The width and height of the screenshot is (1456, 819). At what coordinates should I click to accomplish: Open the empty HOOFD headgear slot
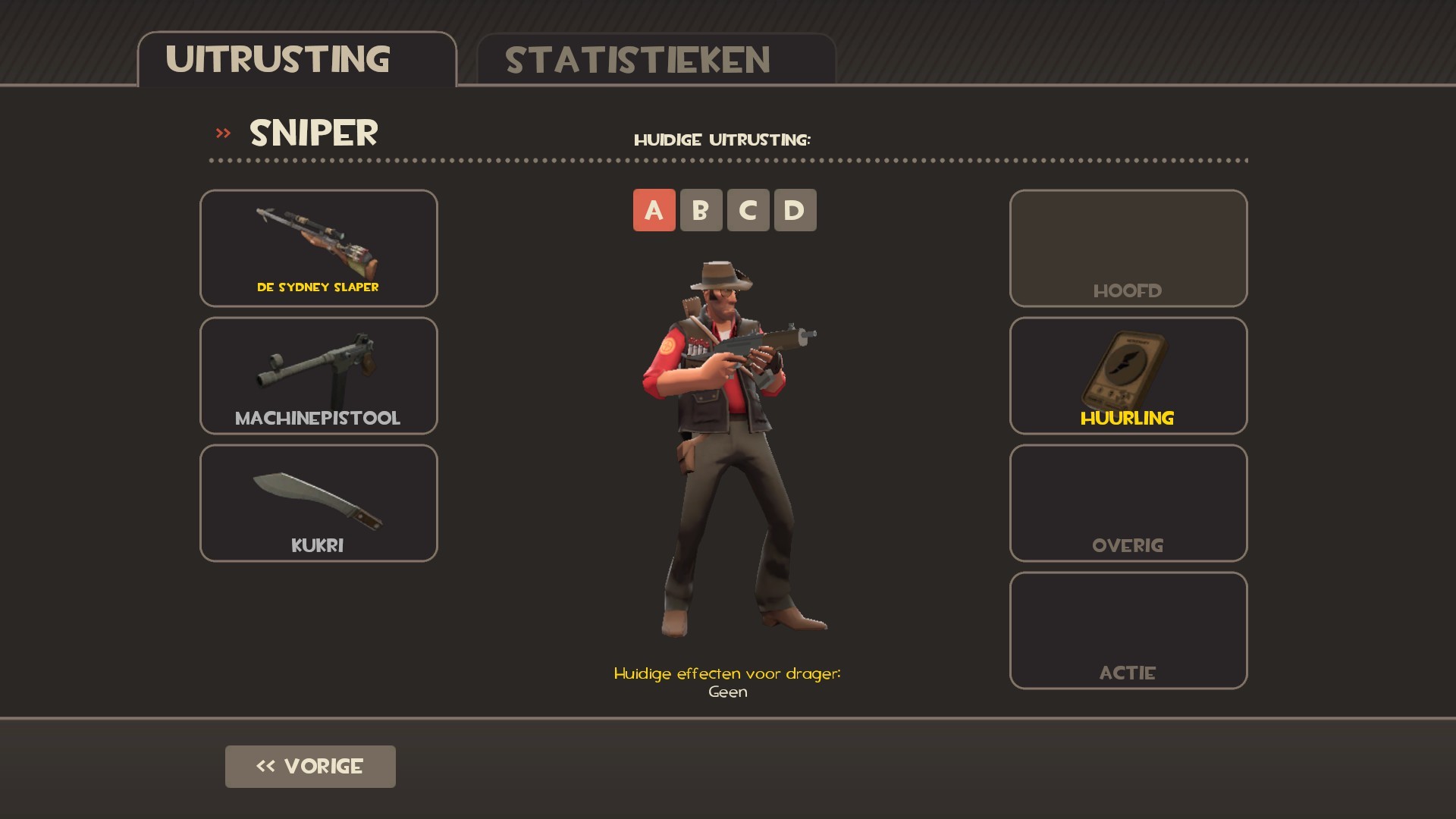1128,248
